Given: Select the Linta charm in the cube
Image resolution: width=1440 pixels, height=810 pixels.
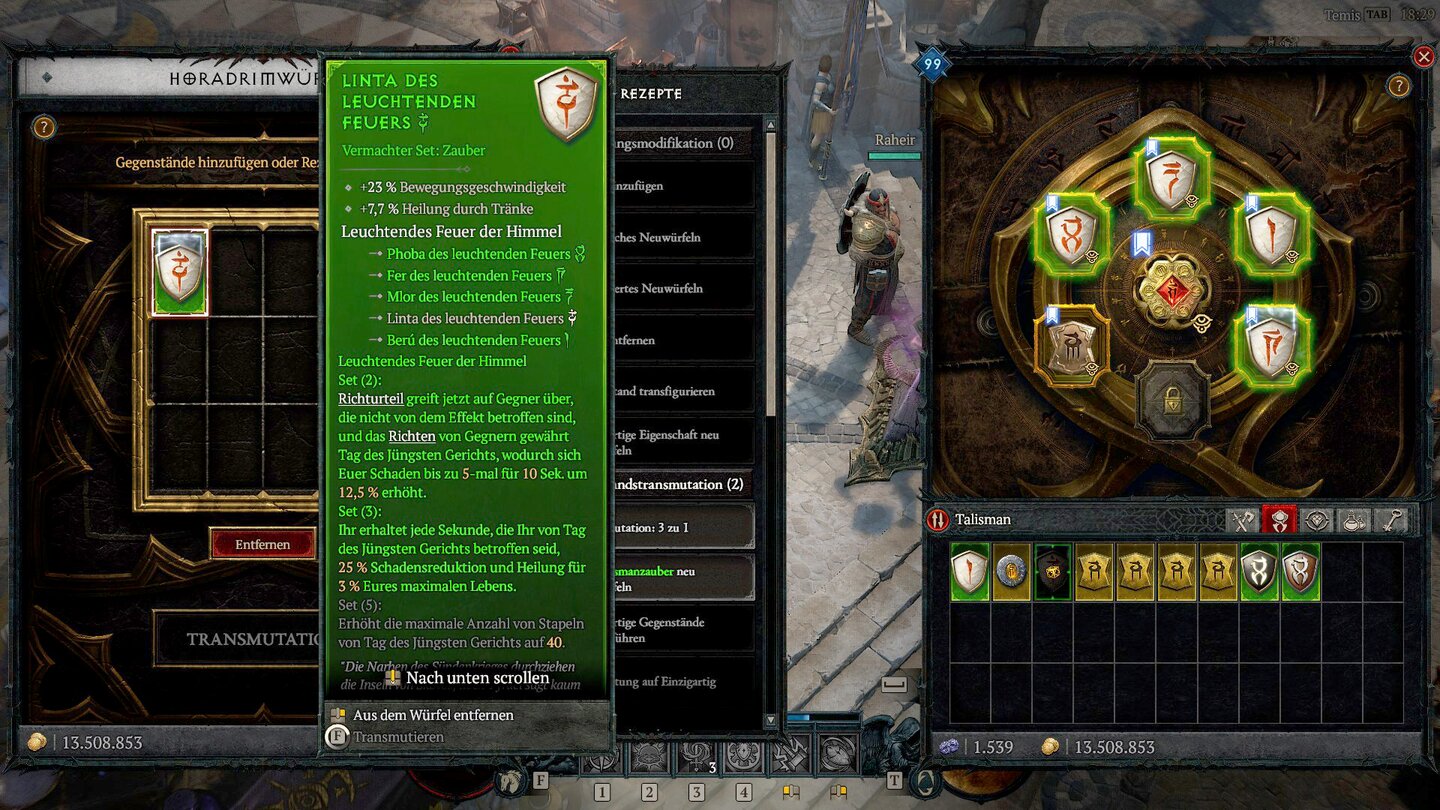Looking at the screenshot, I should (180, 272).
